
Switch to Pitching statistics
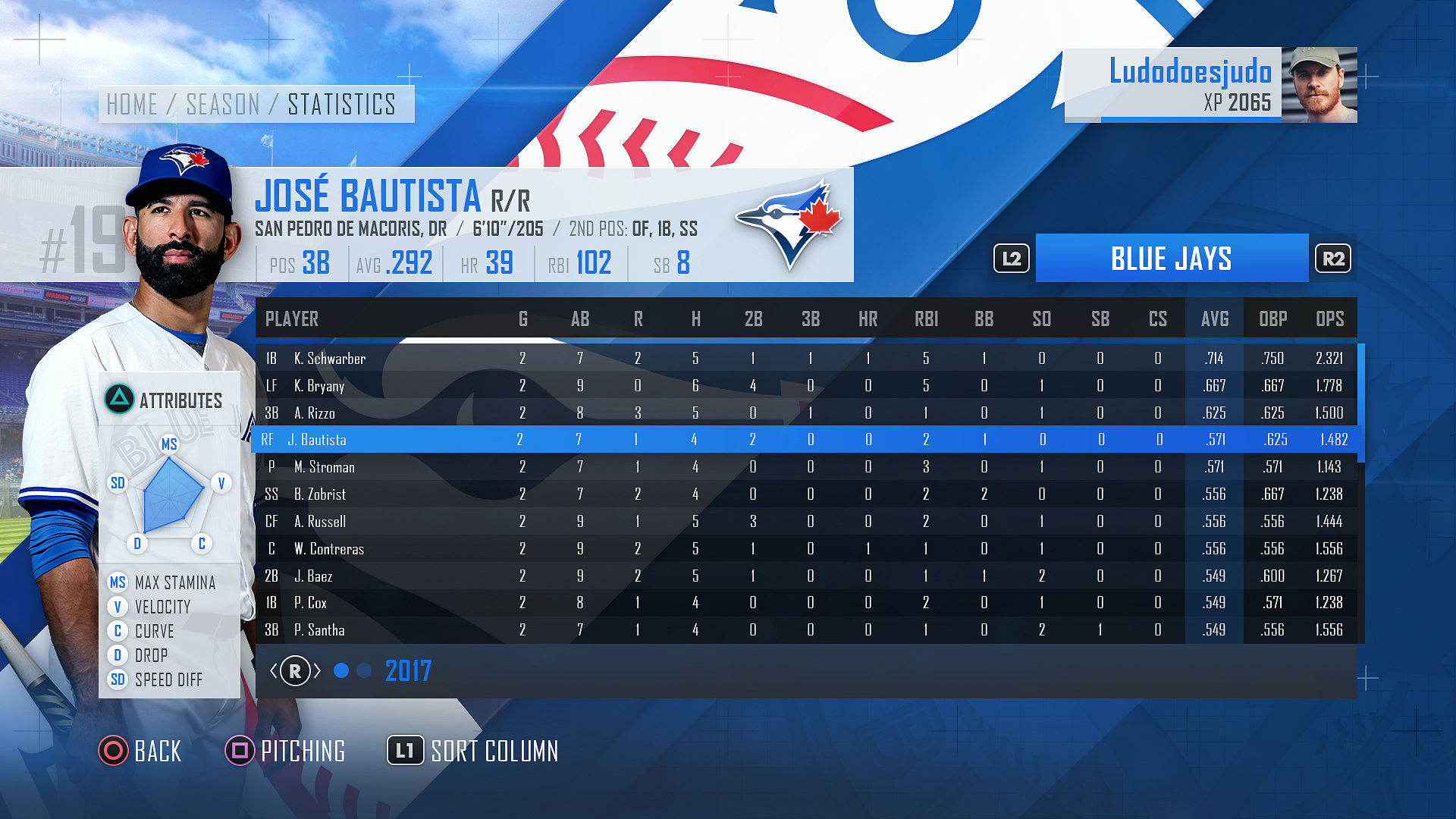[x=287, y=751]
